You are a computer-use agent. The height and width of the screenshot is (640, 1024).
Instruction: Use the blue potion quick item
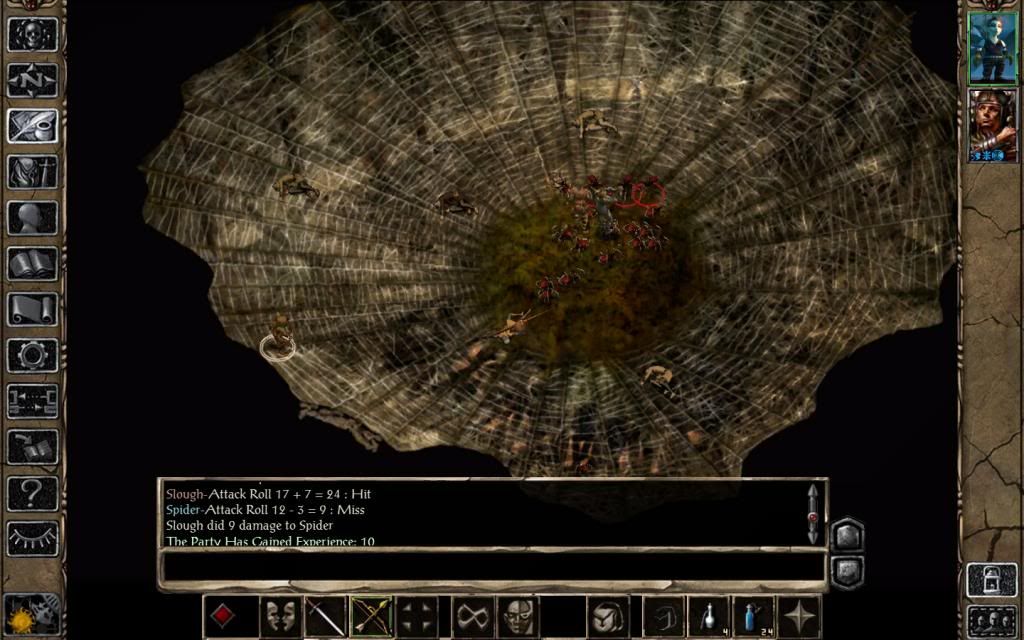coord(755,616)
